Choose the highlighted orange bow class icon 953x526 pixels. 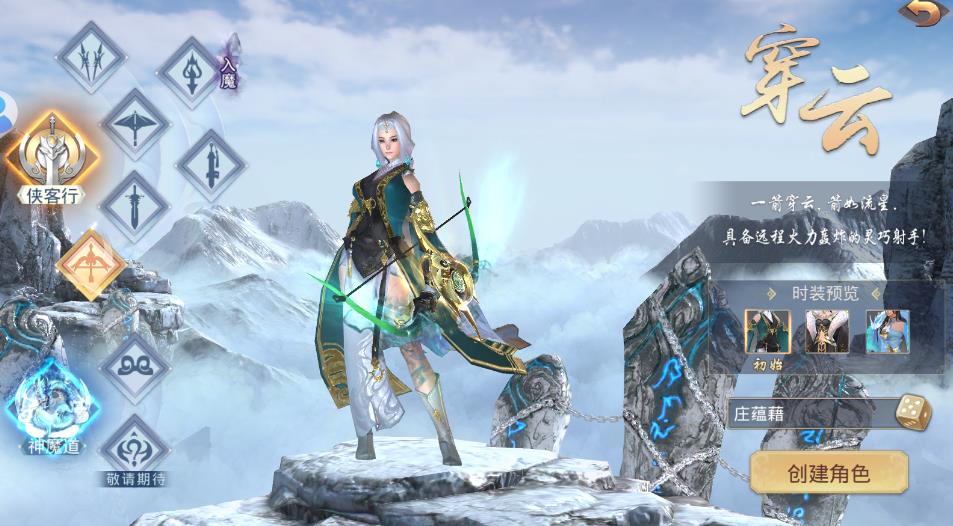(91, 265)
